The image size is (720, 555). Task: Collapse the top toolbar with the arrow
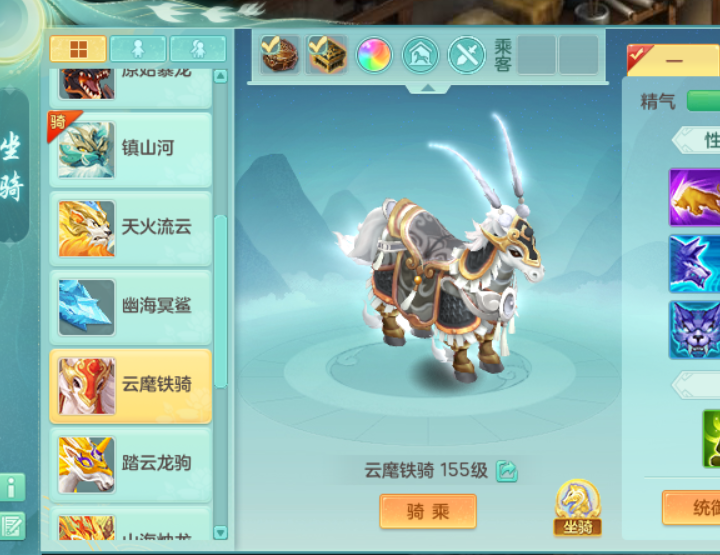point(428,88)
